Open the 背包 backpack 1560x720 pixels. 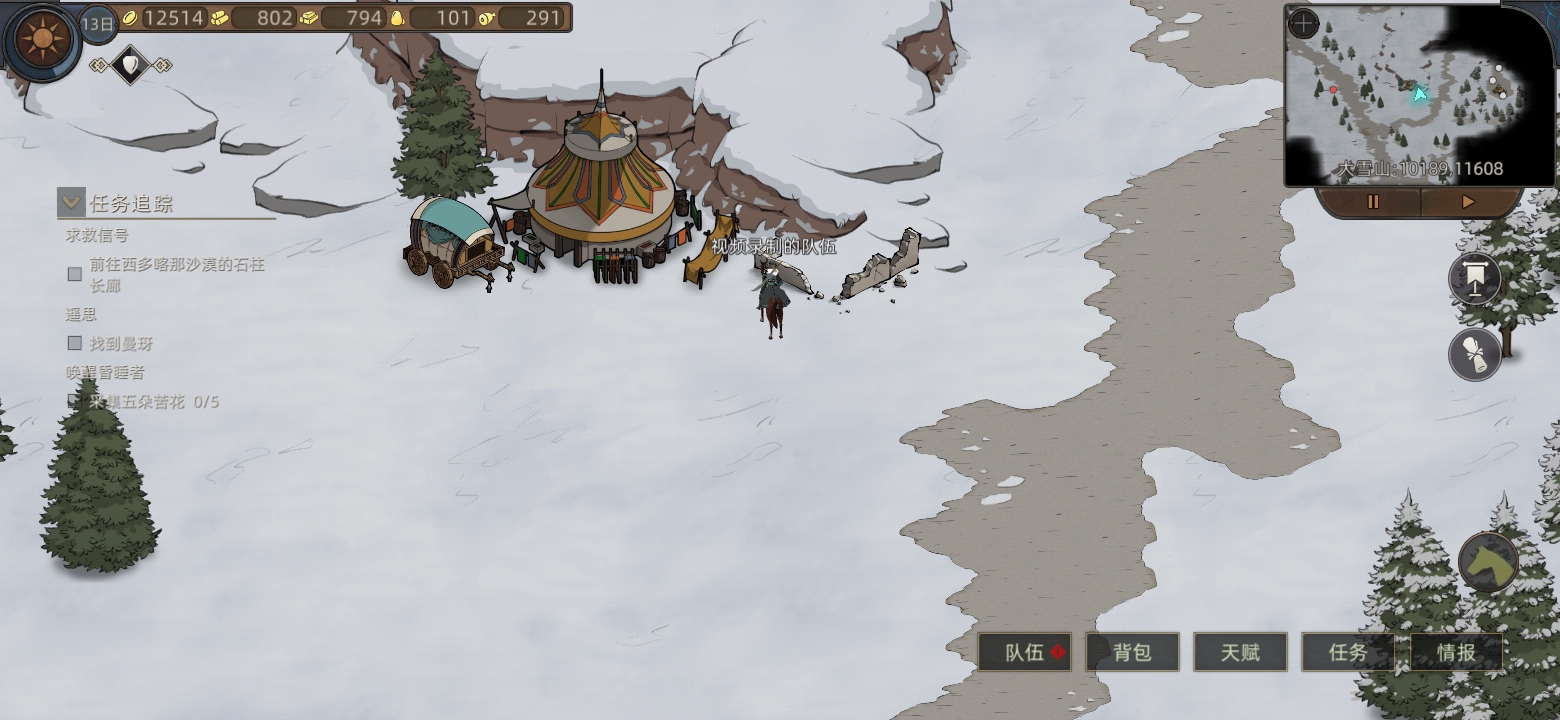point(1132,653)
